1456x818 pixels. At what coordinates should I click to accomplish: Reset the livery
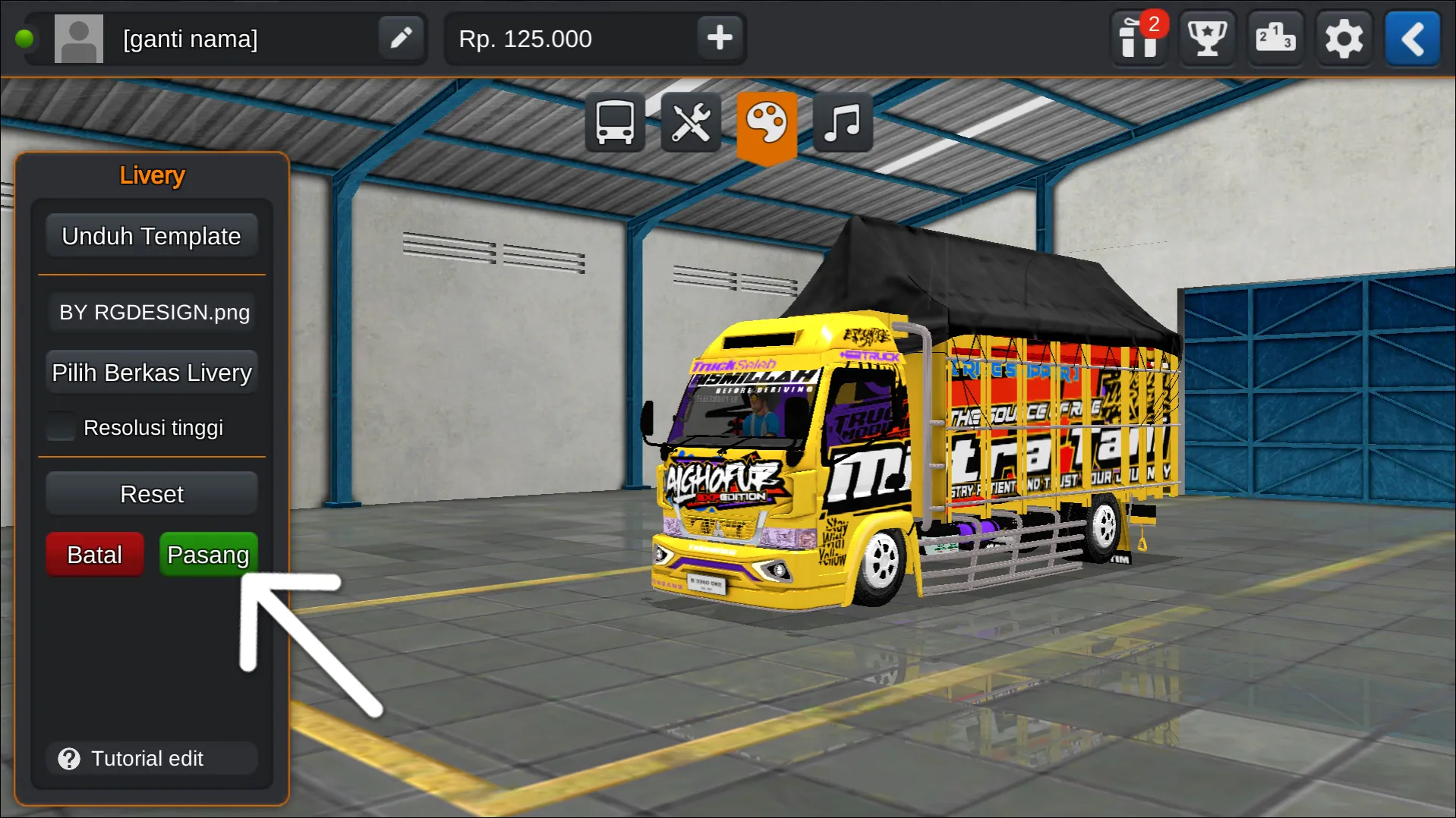(151, 493)
